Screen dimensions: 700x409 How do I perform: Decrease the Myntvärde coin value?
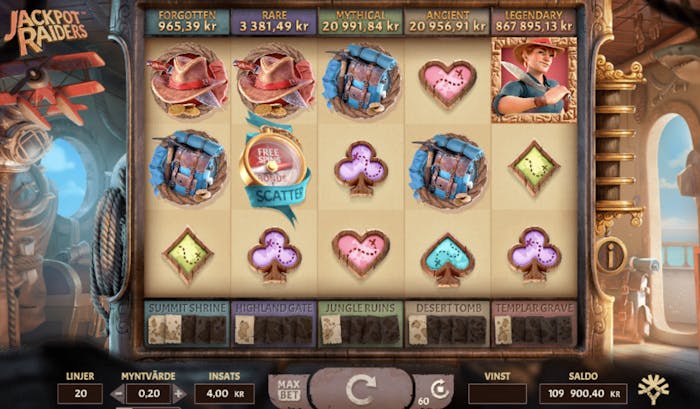click(x=118, y=393)
